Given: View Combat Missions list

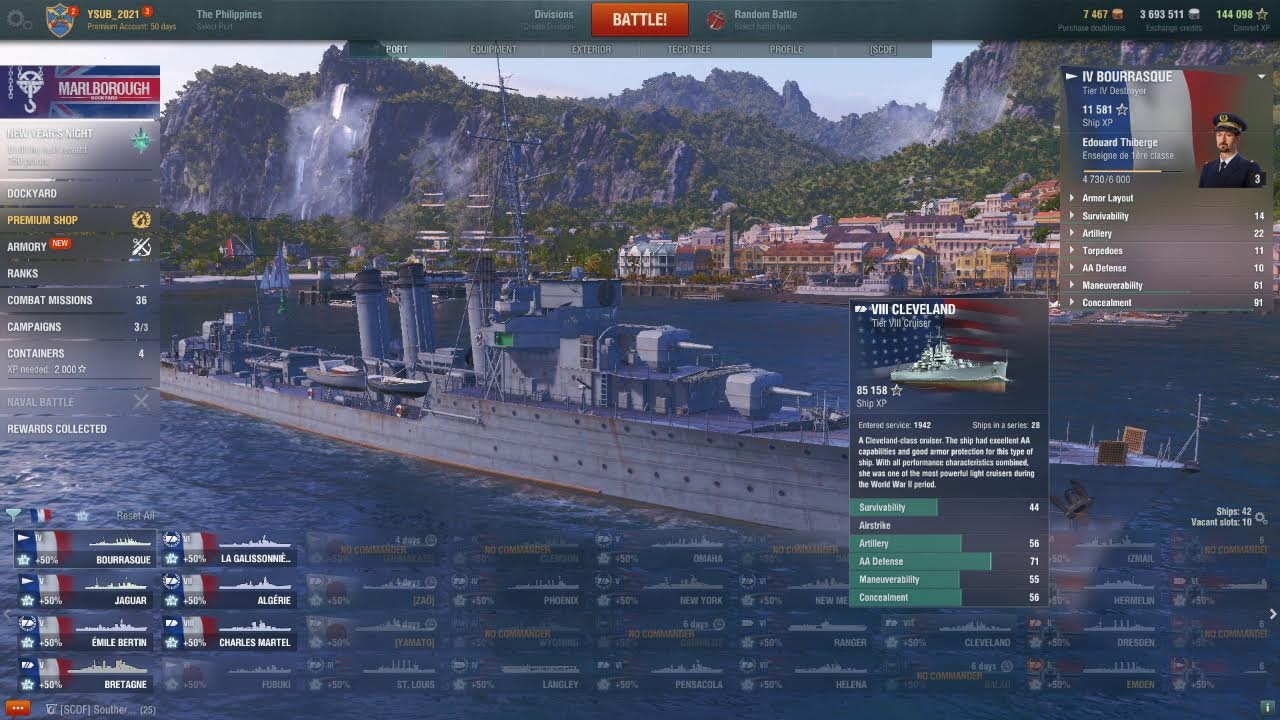Looking at the screenshot, I should point(50,300).
